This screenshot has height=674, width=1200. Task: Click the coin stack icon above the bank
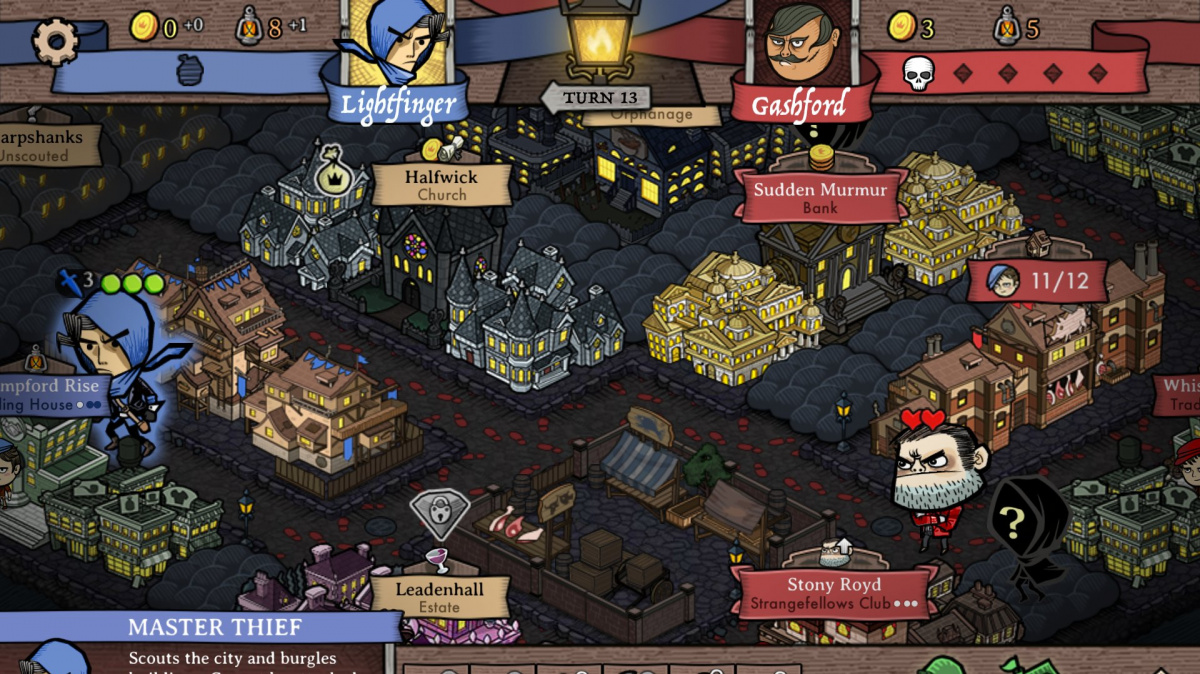tap(821, 157)
